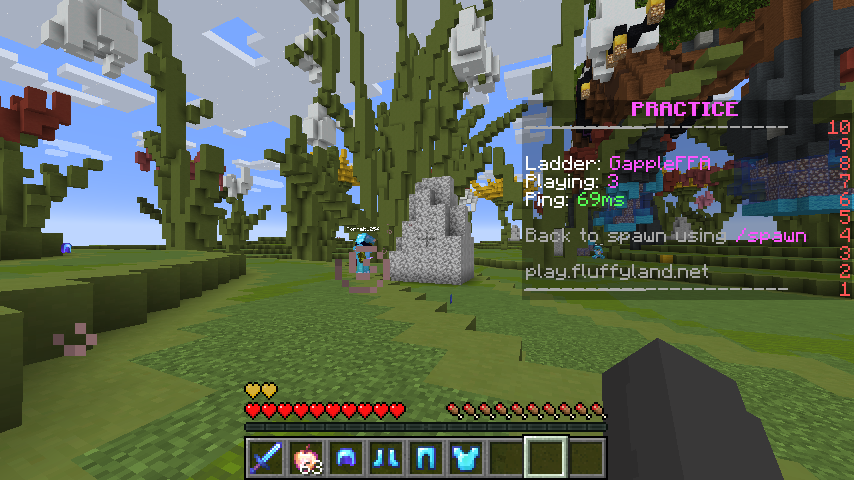
Task: Select the diamond sword hotbar slot
Action: pyautogui.click(x=265, y=457)
